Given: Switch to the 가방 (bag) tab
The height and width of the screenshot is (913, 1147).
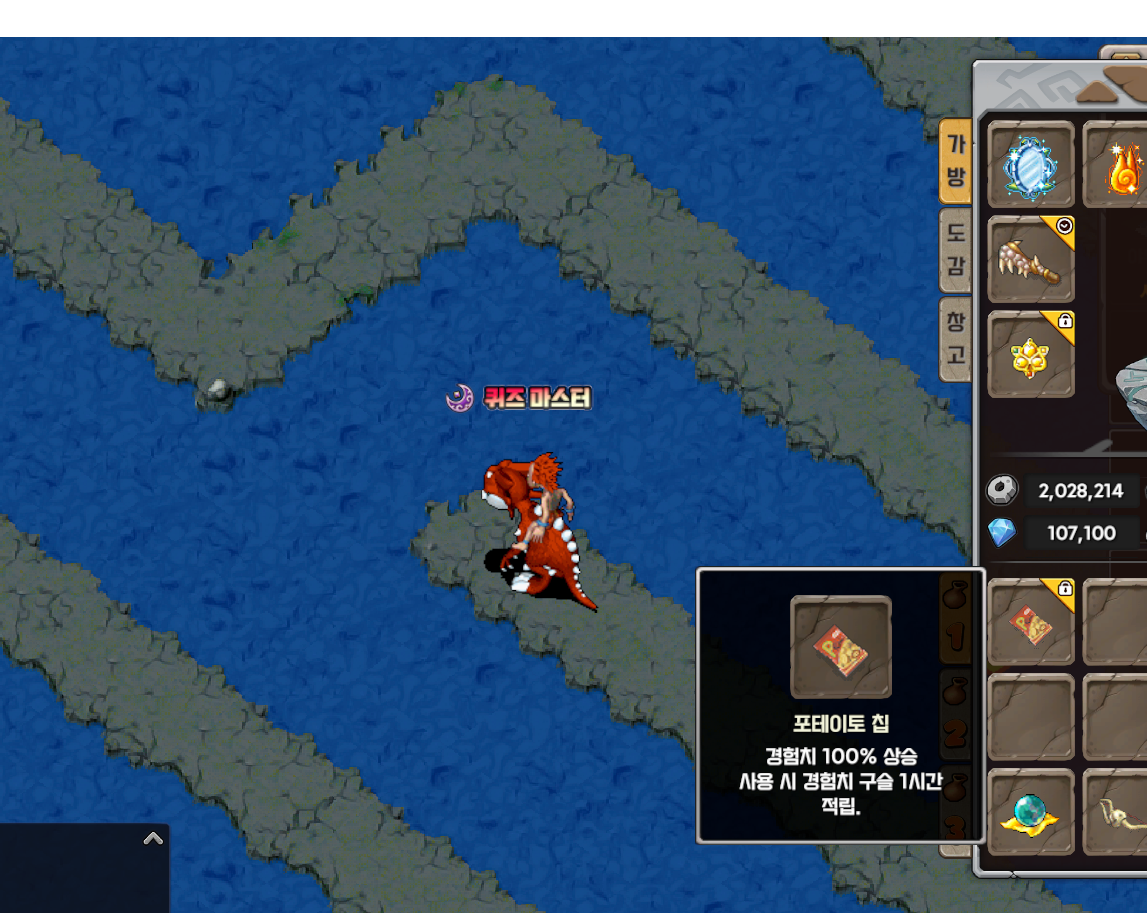Looking at the screenshot, I should 957,162.
